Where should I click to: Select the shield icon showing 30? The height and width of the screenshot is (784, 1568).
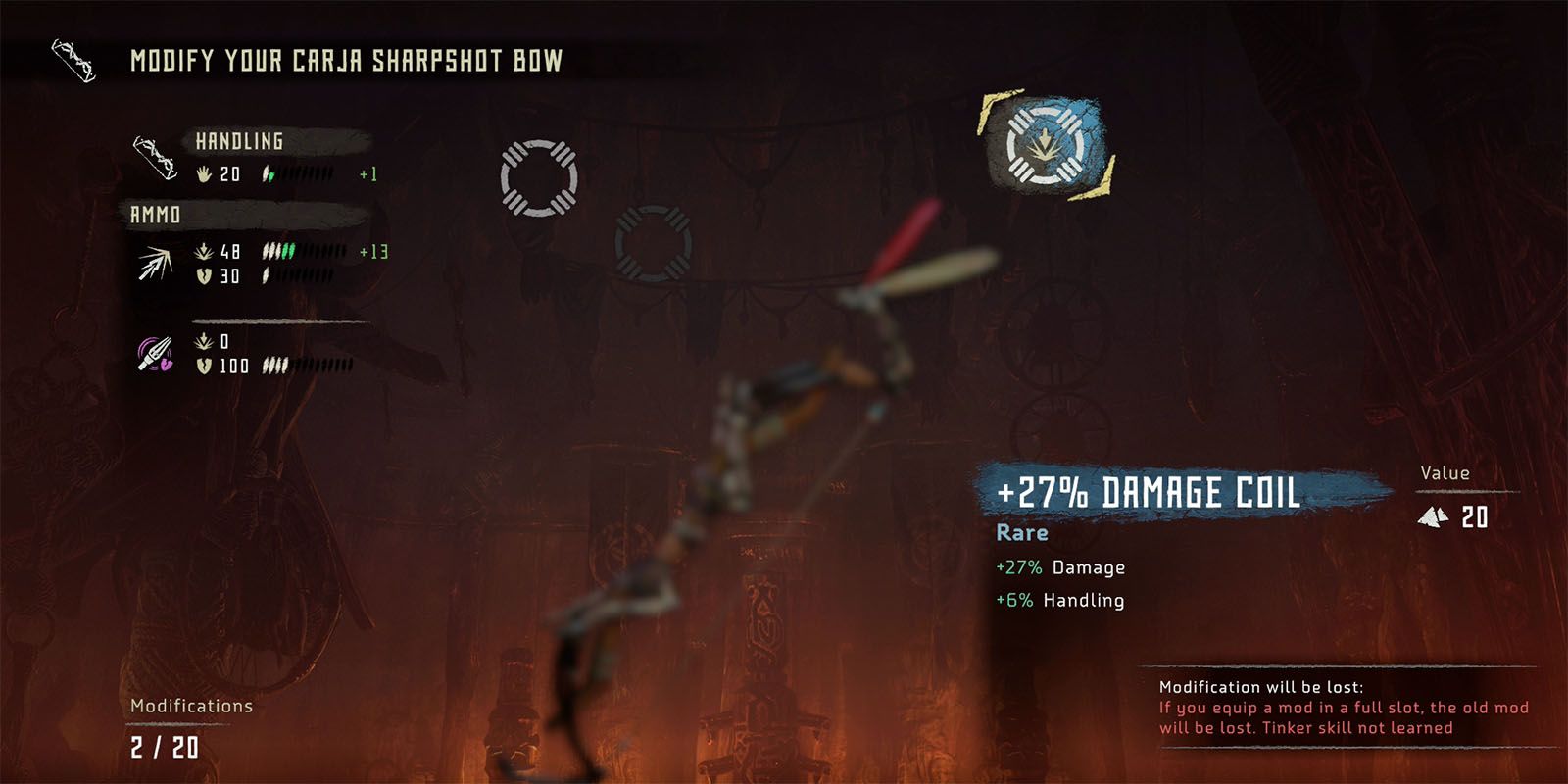pos(202,275)
